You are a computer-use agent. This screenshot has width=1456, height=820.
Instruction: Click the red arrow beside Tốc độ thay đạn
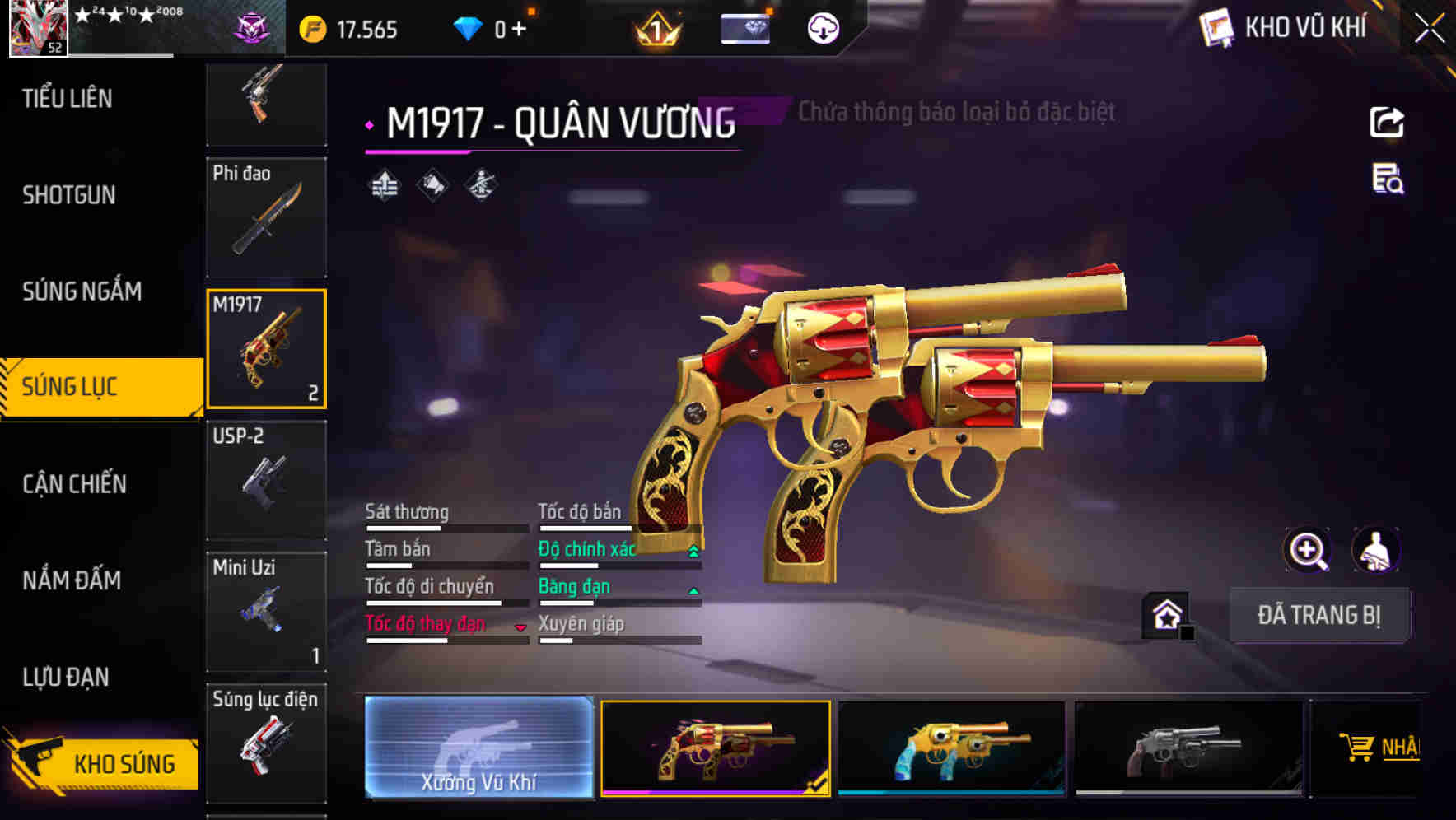point(520,627)
